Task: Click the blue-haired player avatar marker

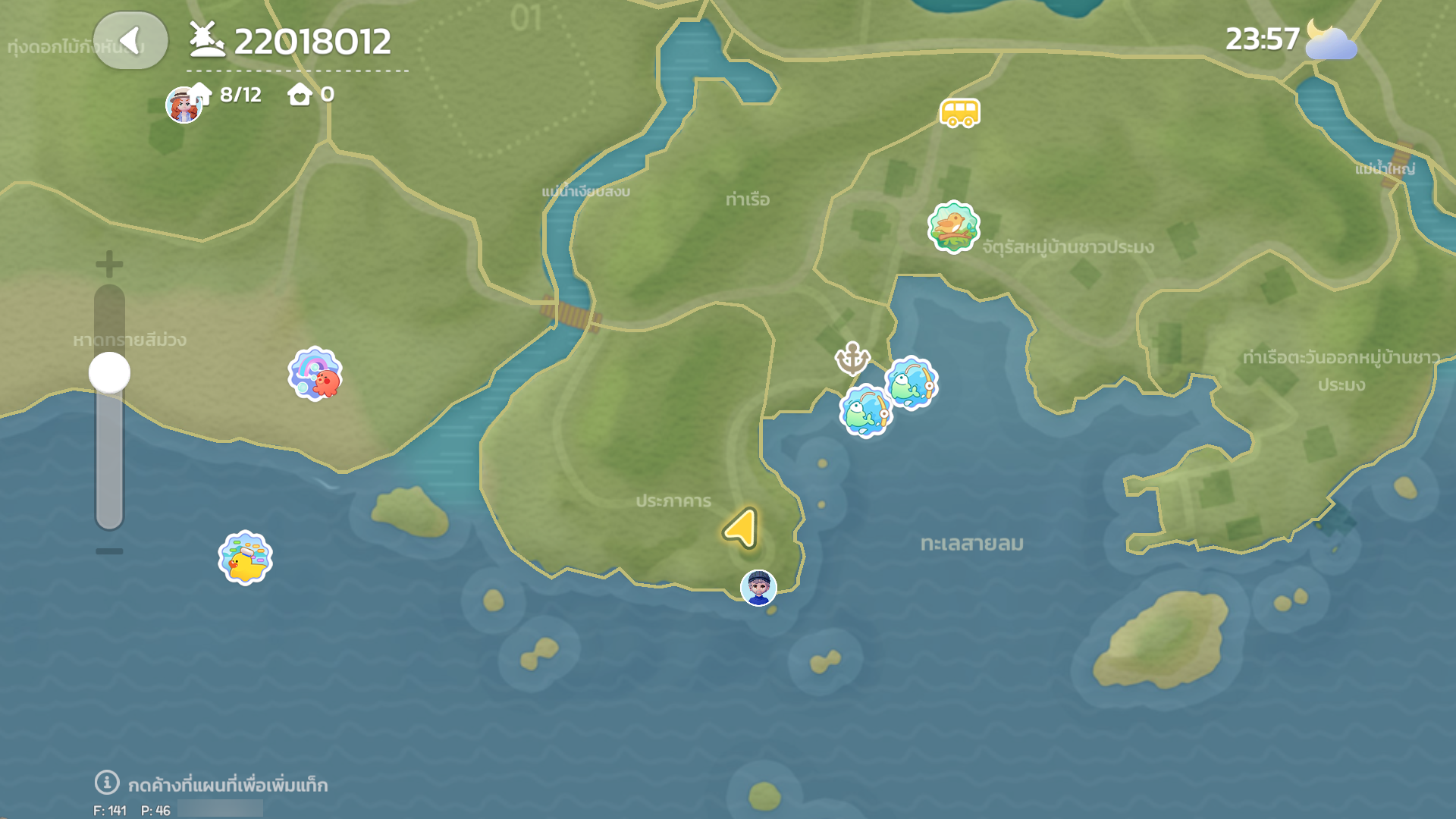Action: pos(758,588)
